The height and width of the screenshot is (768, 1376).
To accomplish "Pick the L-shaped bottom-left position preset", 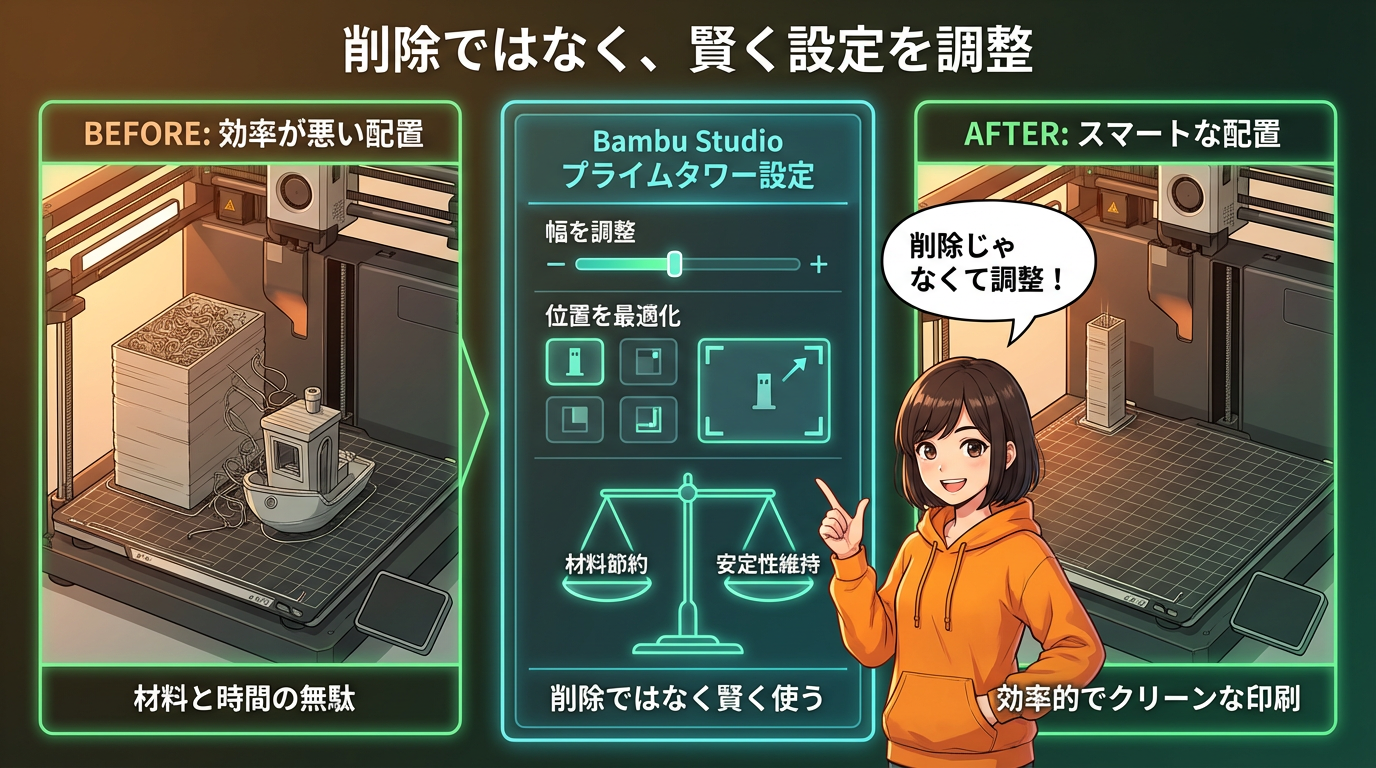I will click(x=574, y=420).
